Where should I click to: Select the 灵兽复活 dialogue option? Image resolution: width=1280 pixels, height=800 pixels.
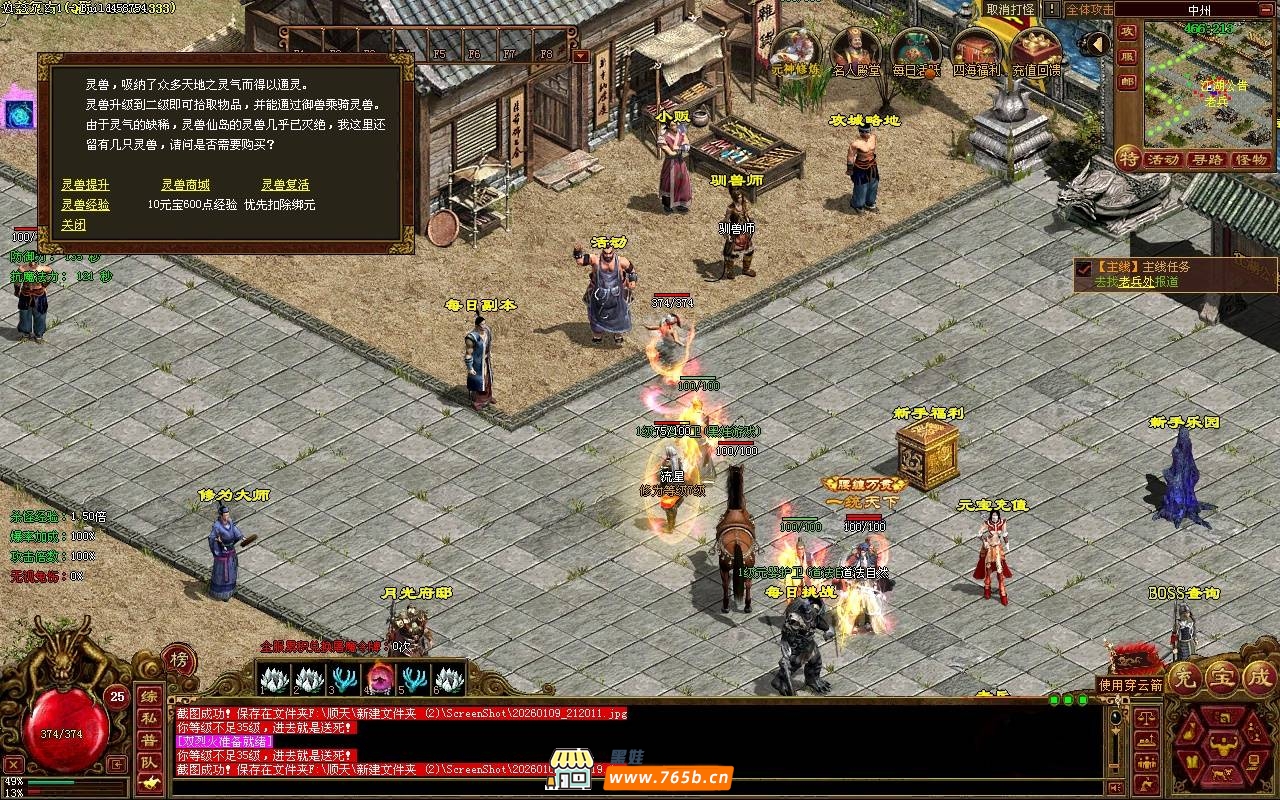[x=285, y=185]
